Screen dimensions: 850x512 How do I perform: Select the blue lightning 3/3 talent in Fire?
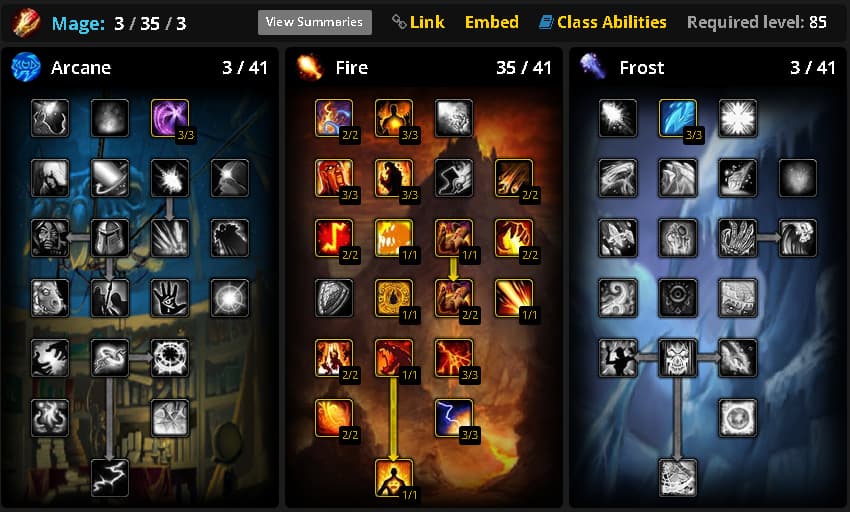[454, 418]
